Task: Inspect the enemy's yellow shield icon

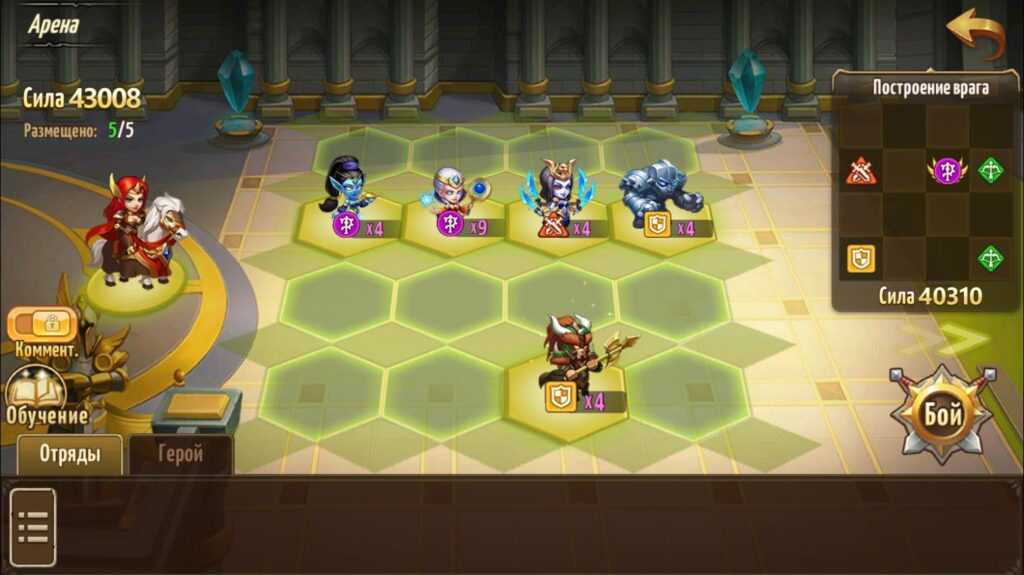Action: pyautogui.click(x=861, y=258)
